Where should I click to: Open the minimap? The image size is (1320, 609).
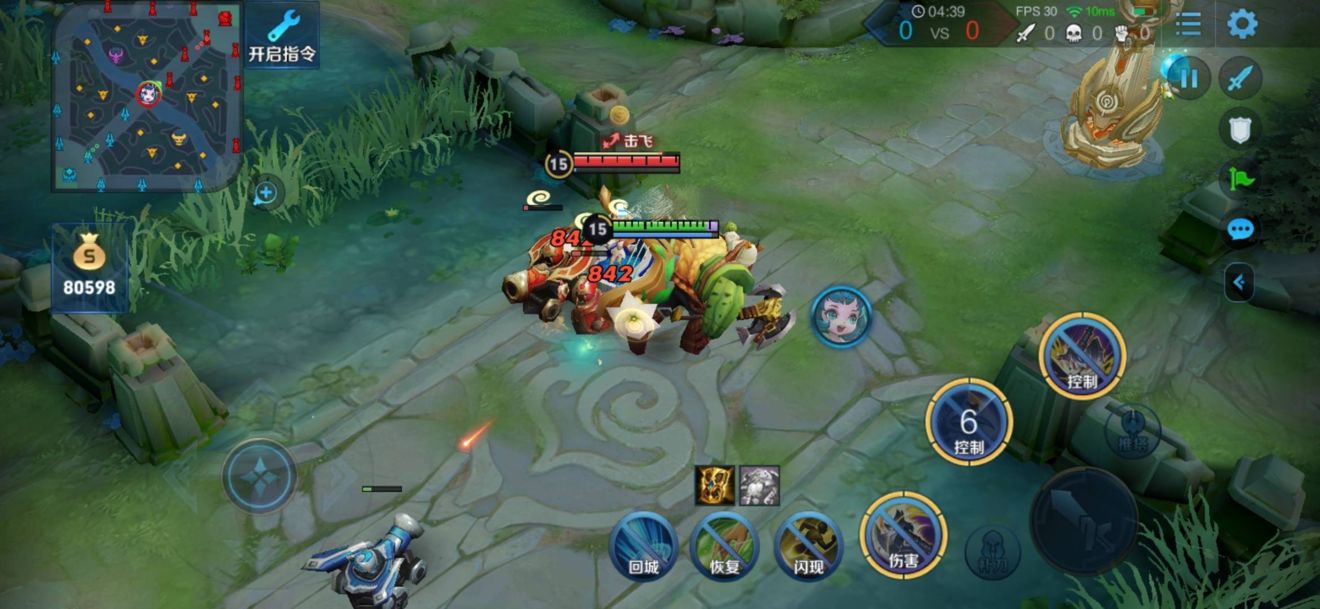[147, 95]
